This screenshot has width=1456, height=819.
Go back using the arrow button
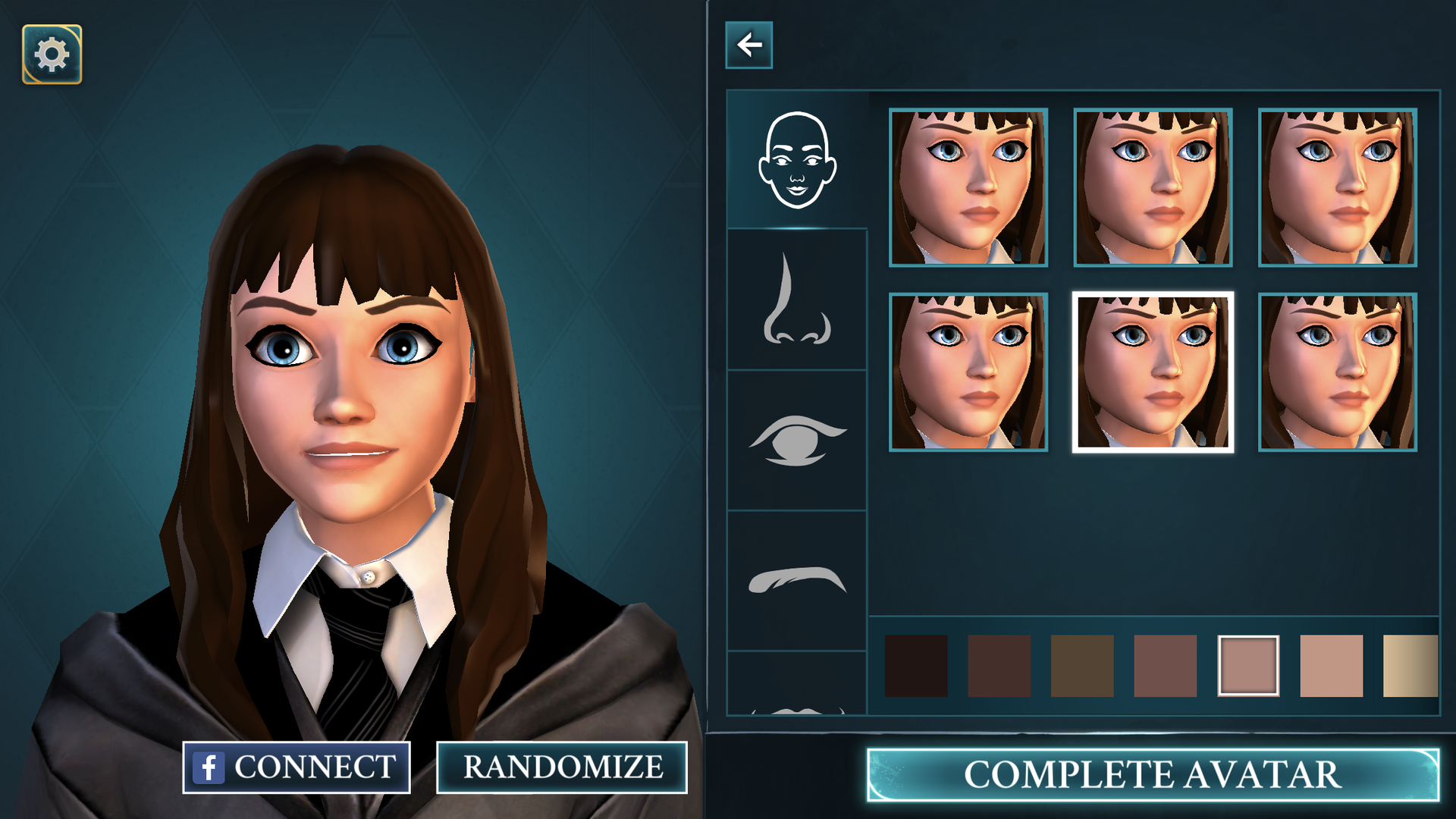(748, 45)
